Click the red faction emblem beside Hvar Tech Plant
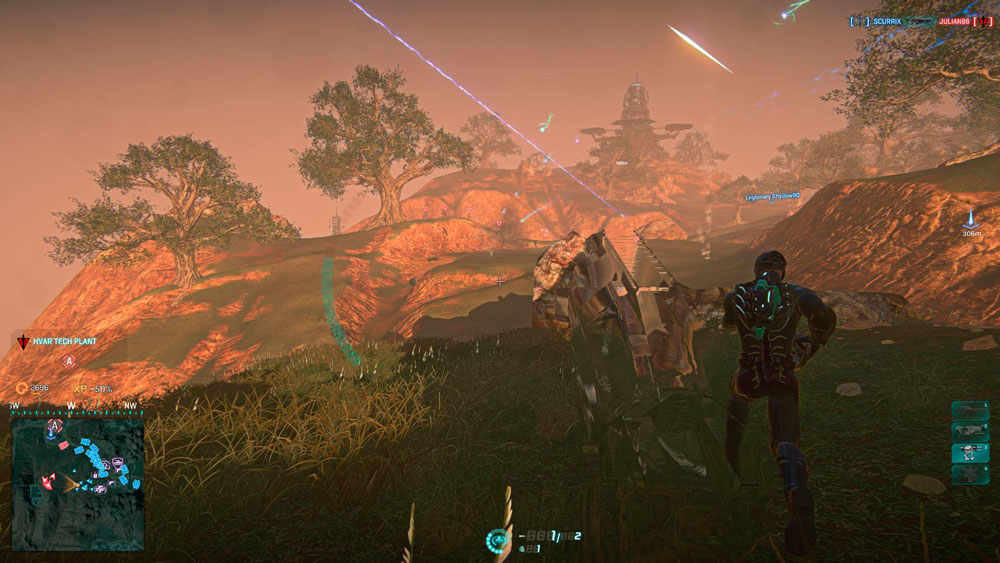 click(x=23, y=342)
